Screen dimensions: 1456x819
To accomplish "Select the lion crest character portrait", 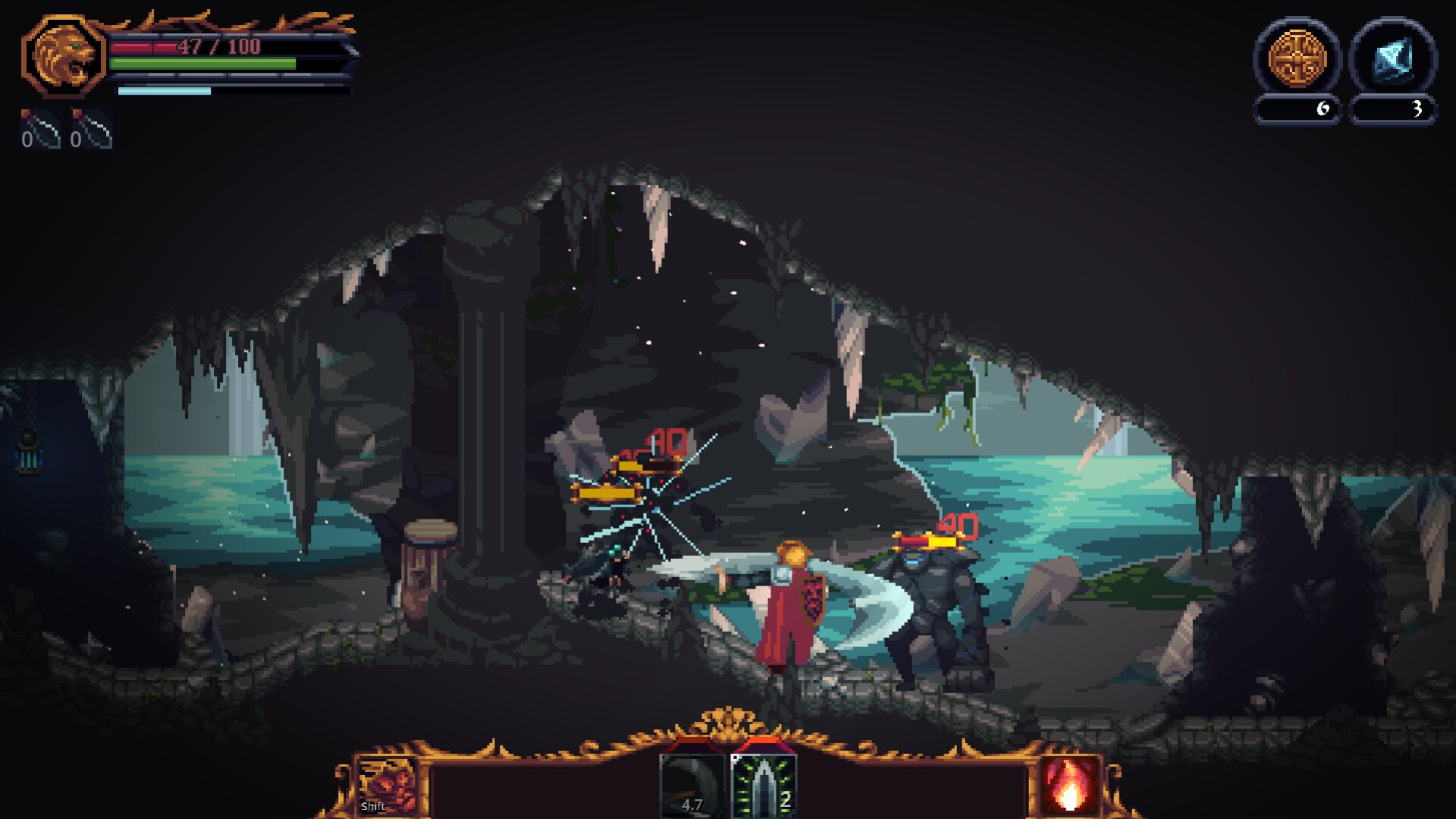I will click(x=64, y=57).
